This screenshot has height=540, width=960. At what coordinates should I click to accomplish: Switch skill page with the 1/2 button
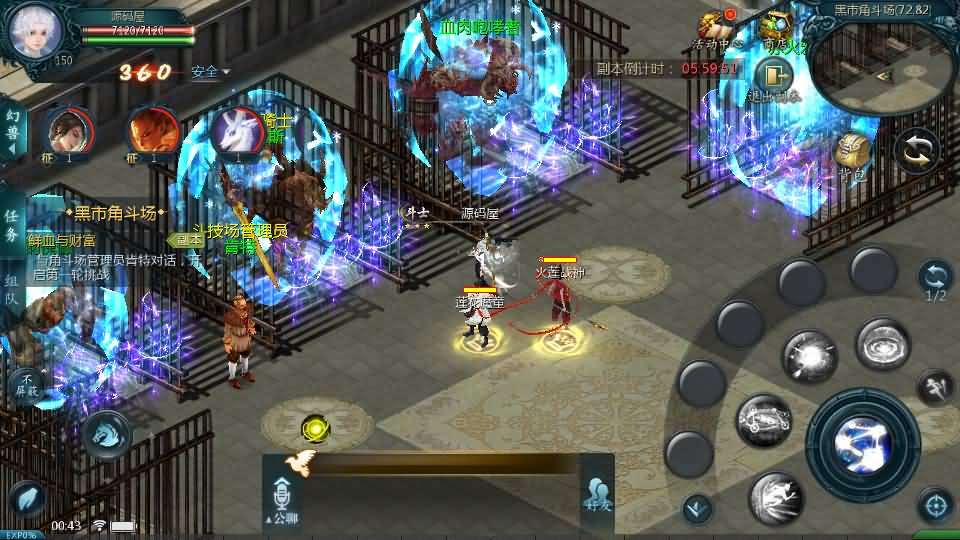tap(935, 281)
